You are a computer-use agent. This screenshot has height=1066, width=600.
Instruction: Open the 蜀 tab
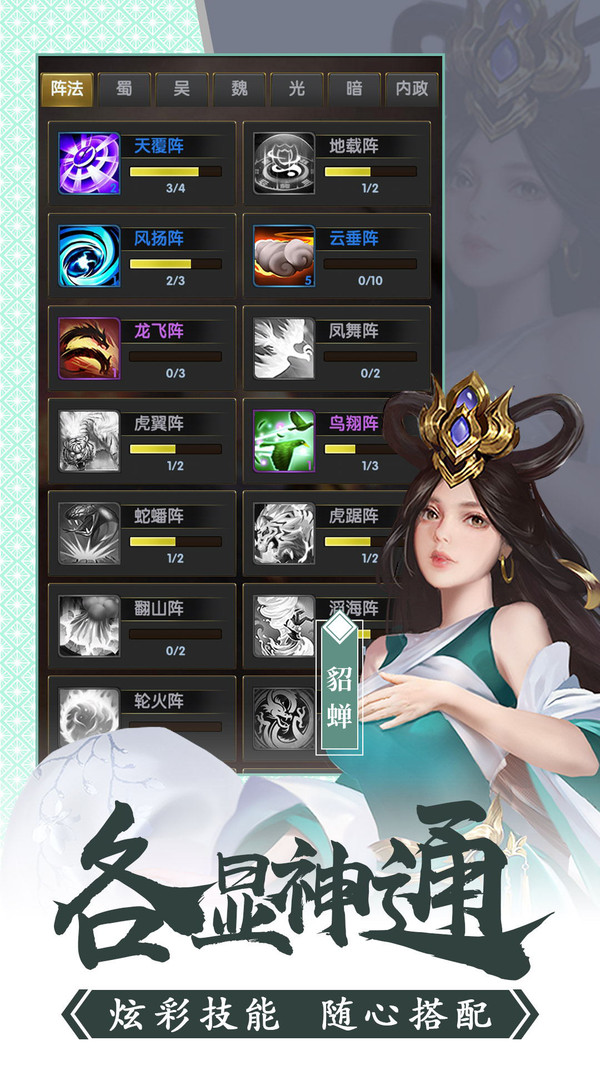tap(125, 89)
